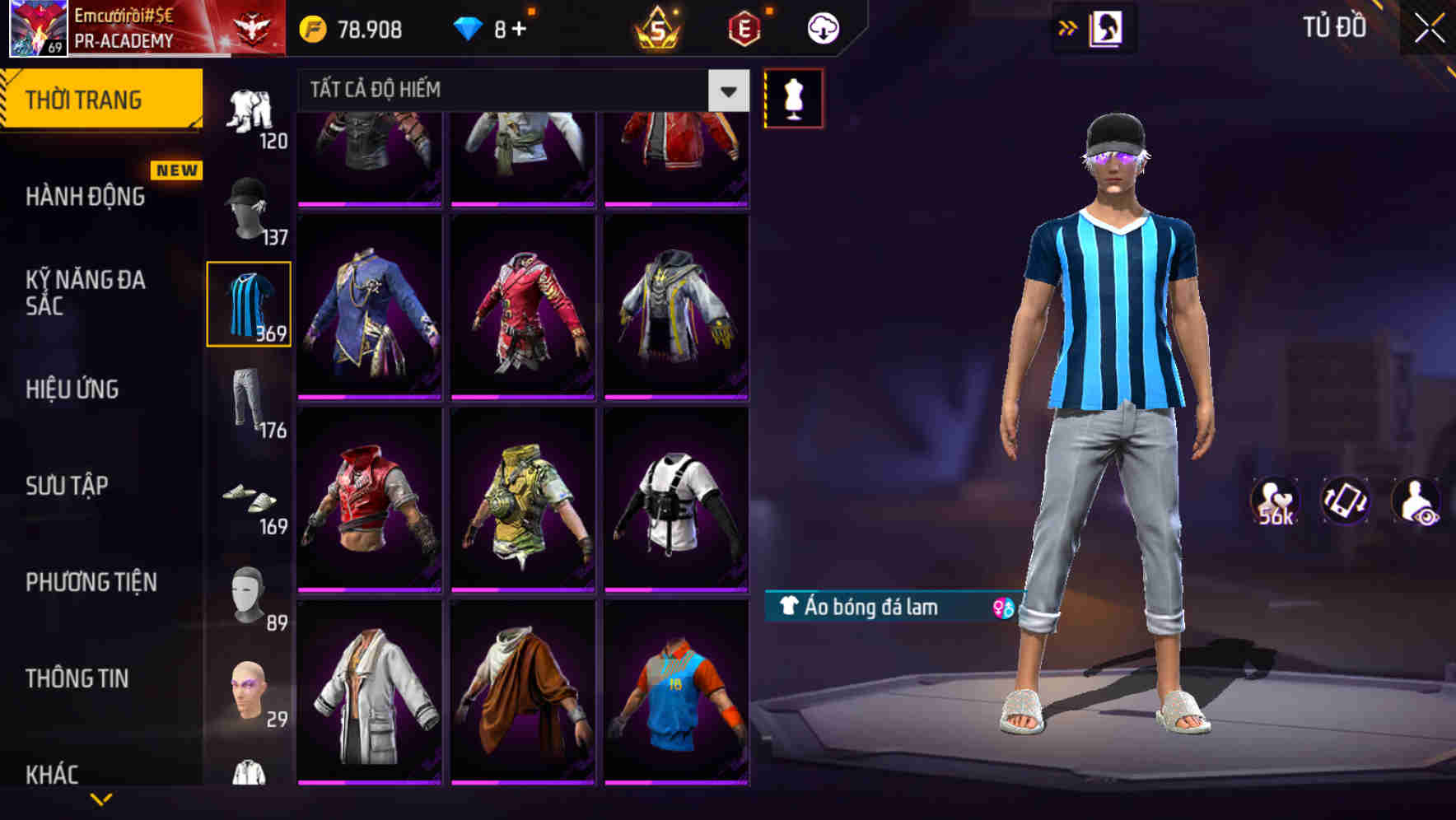Select the SƯU TẬP menu entry
This screenshot has width=1456, height=820.
66,486
